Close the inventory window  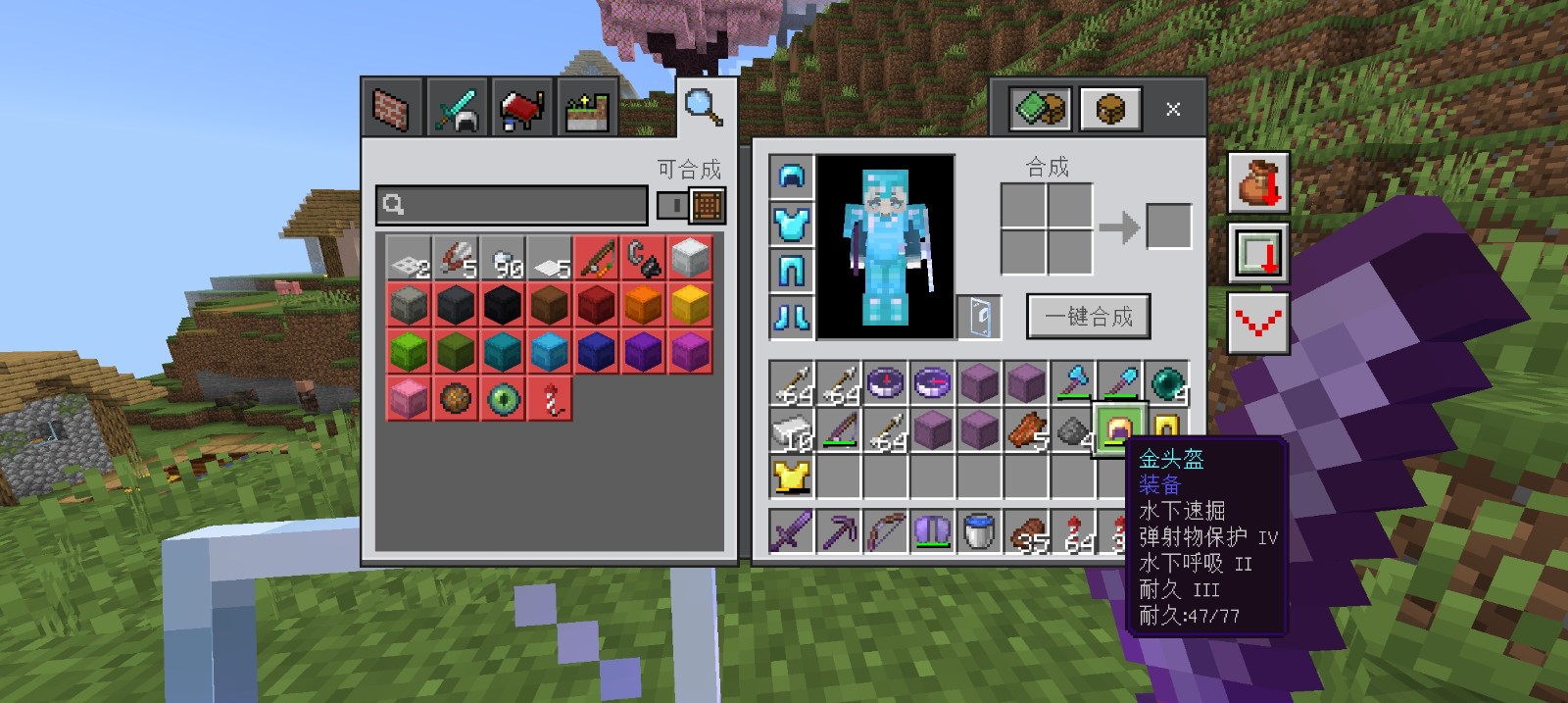pos(1173,109)
